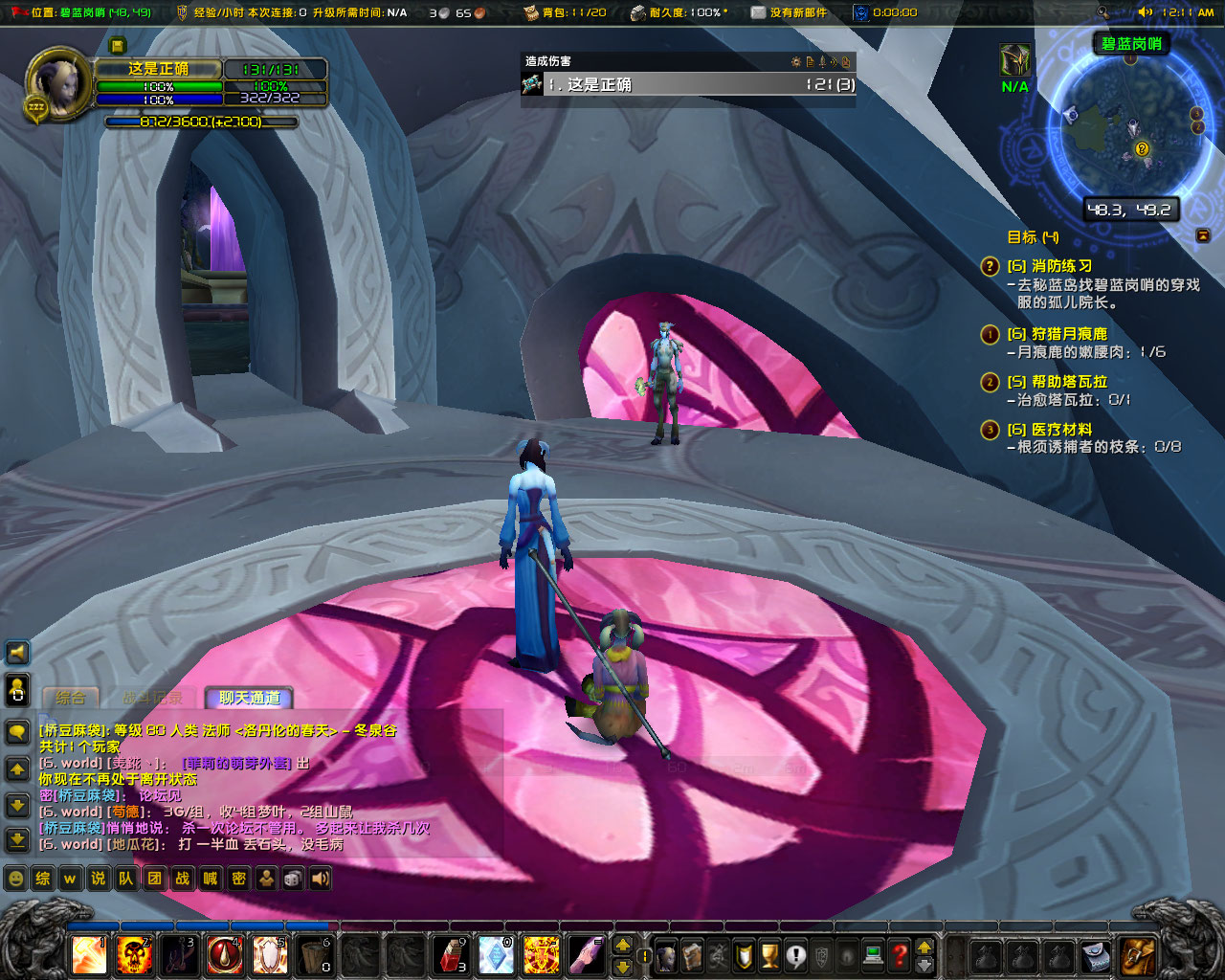Click the chat scroll-up arrow

(17, 767)
